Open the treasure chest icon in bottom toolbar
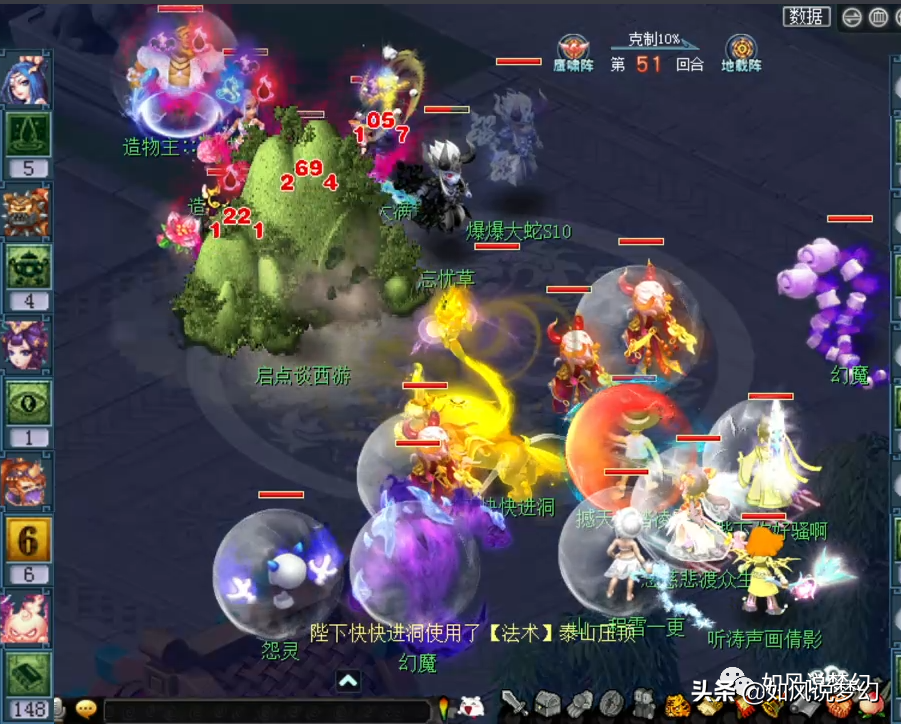The image size is (901, 724). [x=547, y=705]
